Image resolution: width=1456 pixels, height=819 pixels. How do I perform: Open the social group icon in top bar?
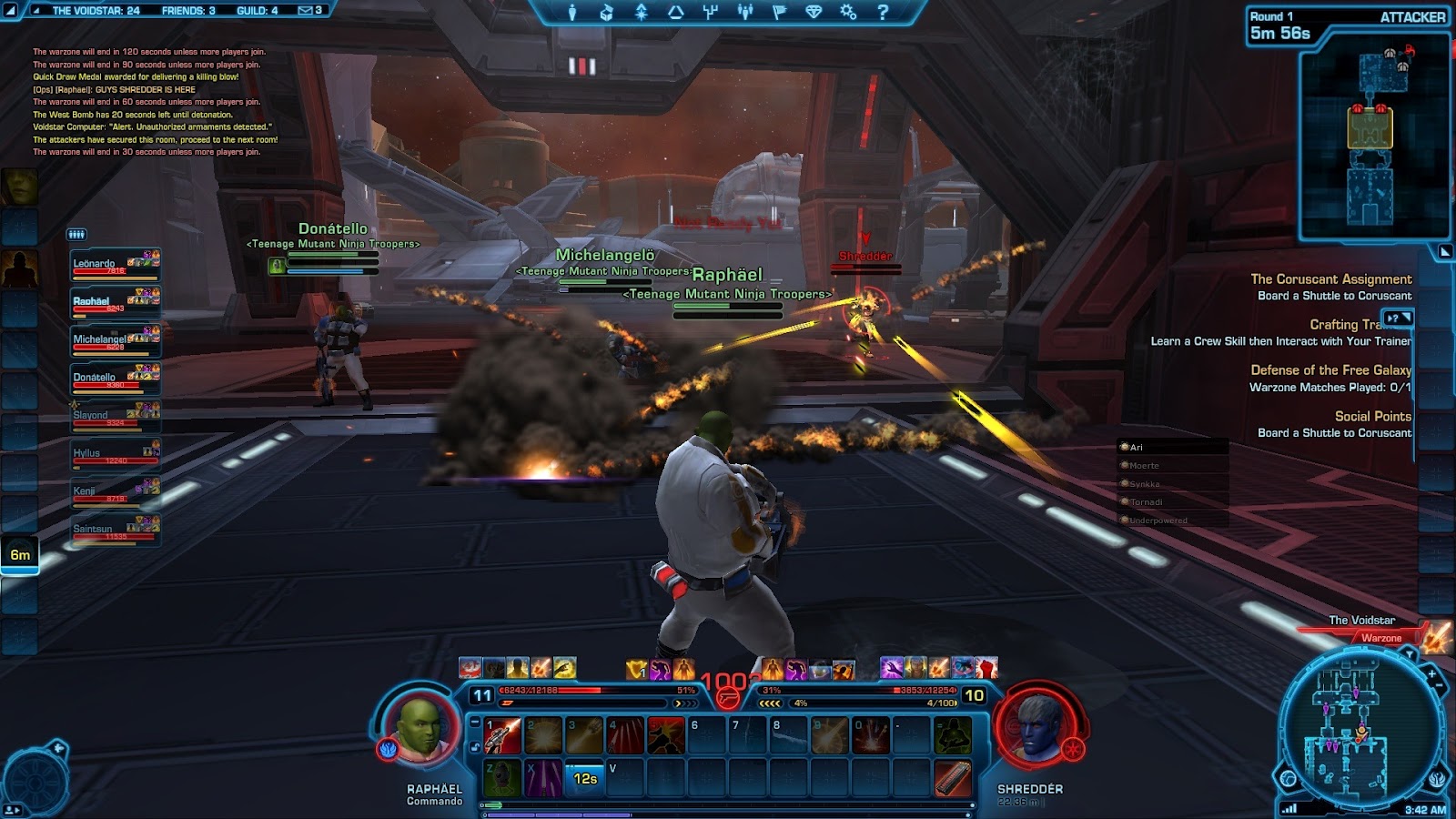pyautogui.click(x=745, y=13)
